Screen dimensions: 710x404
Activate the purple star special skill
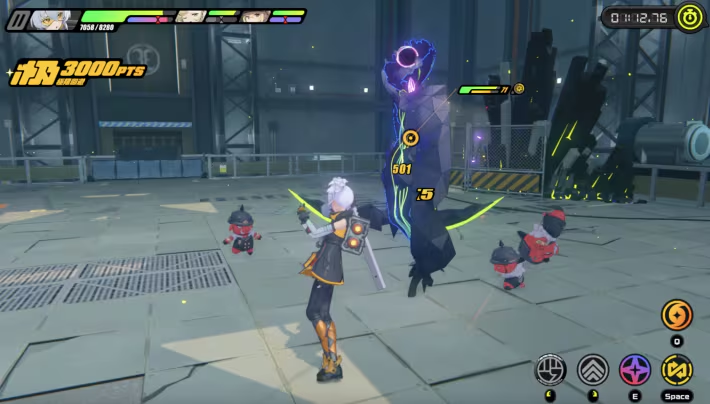pos(635,370)
